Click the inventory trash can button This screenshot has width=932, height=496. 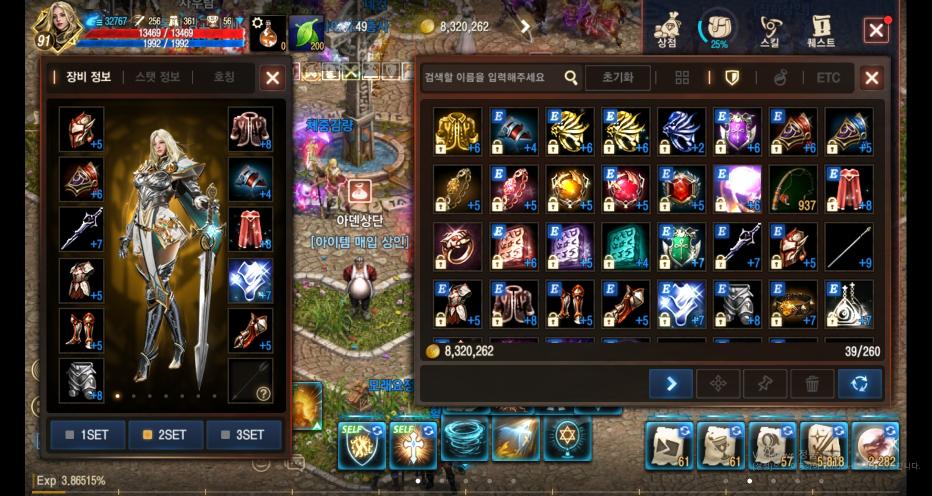[x=812, y=383]
